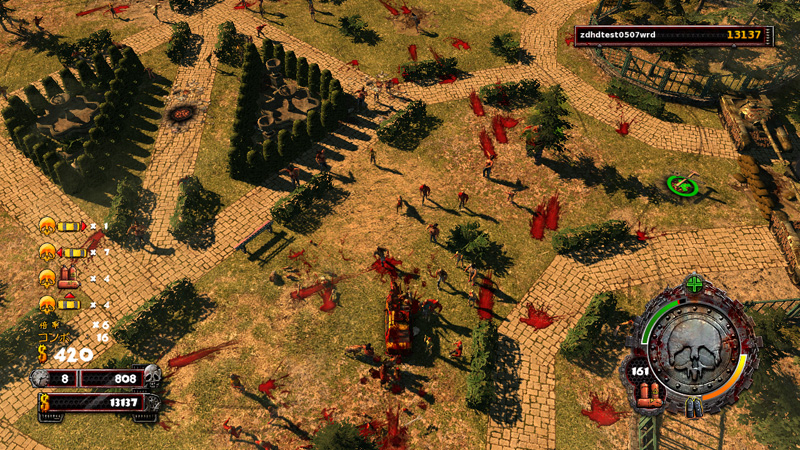
Task: Click the stopwatch timer icon
Action: [x=41, y=378]
